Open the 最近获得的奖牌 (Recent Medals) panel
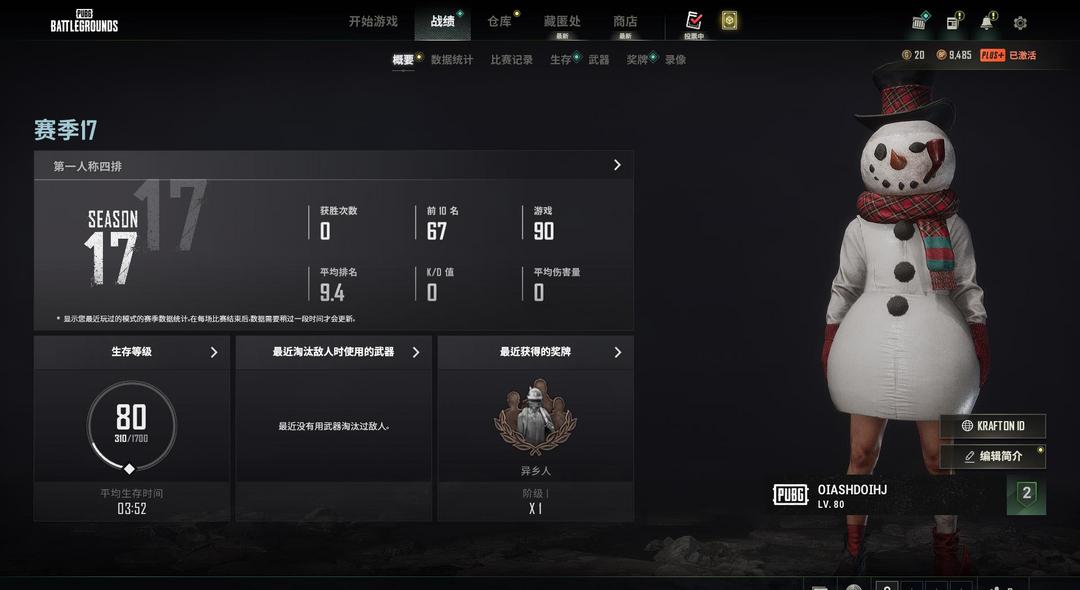This screenshot has height=590, width=1080. (536, 352)
